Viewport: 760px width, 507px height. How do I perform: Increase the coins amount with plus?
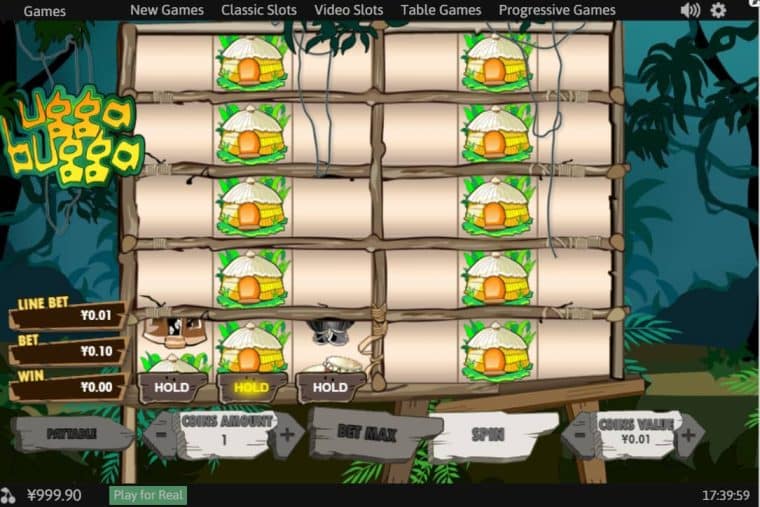pos(287,435)
